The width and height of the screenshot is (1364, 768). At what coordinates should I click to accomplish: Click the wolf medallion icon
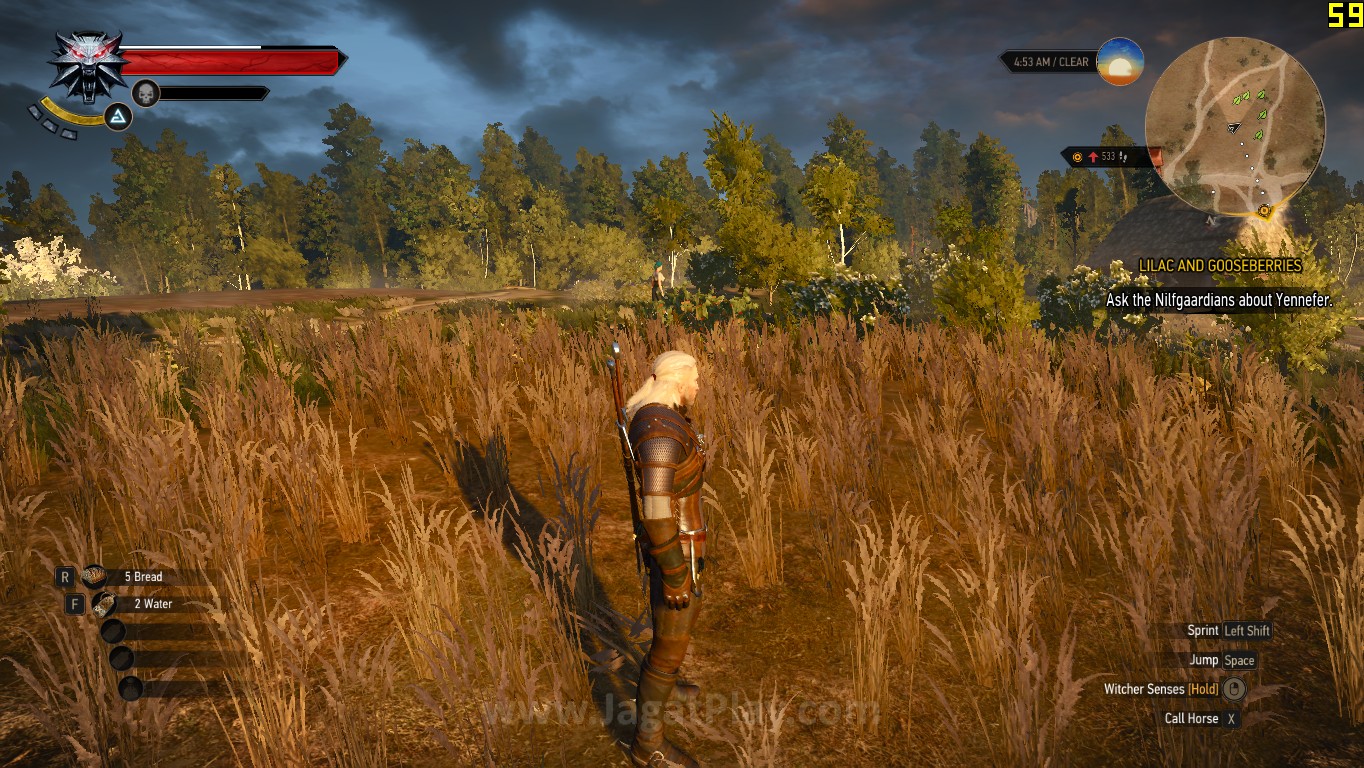(x=88, y=62)
